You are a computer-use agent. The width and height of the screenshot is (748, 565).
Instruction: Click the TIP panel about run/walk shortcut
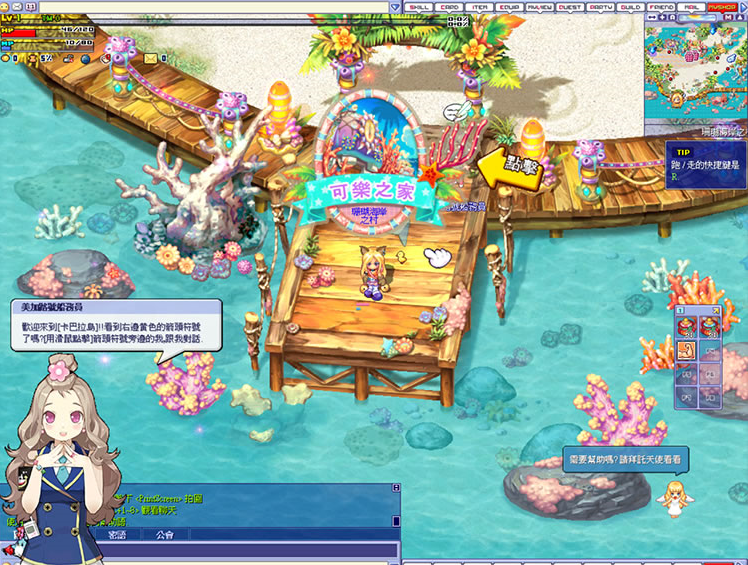click(x=705, y=158)
